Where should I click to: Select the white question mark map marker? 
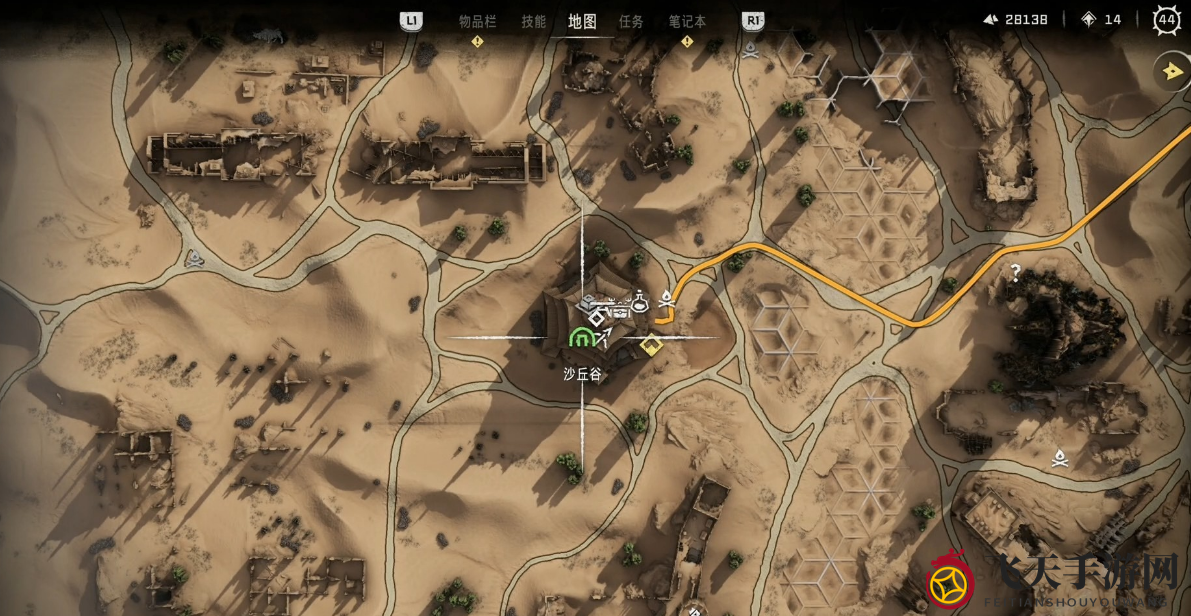pyautogui.click(x=1015, y=271)
